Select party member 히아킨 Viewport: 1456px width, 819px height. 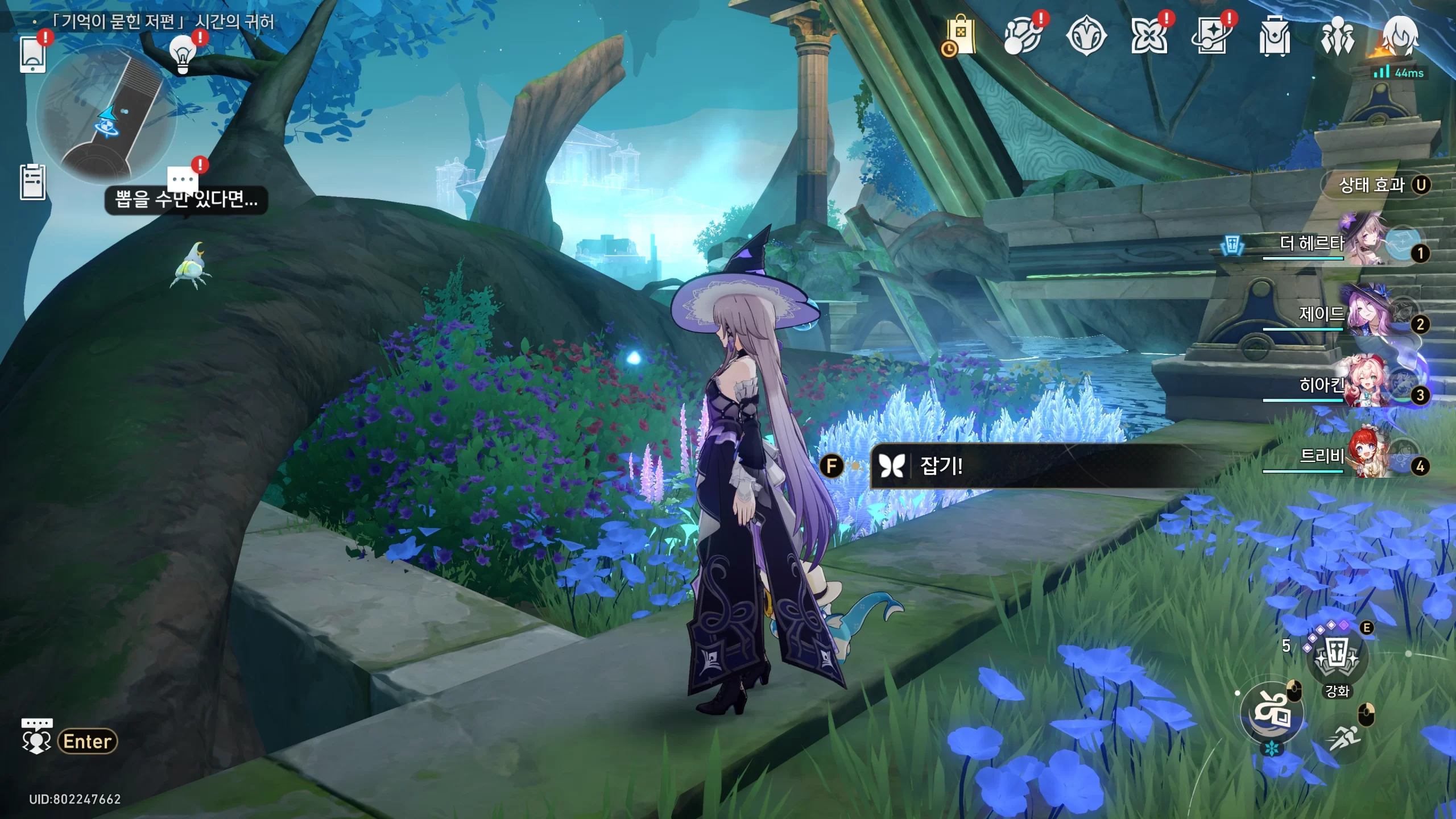[x=1342, y=386]
